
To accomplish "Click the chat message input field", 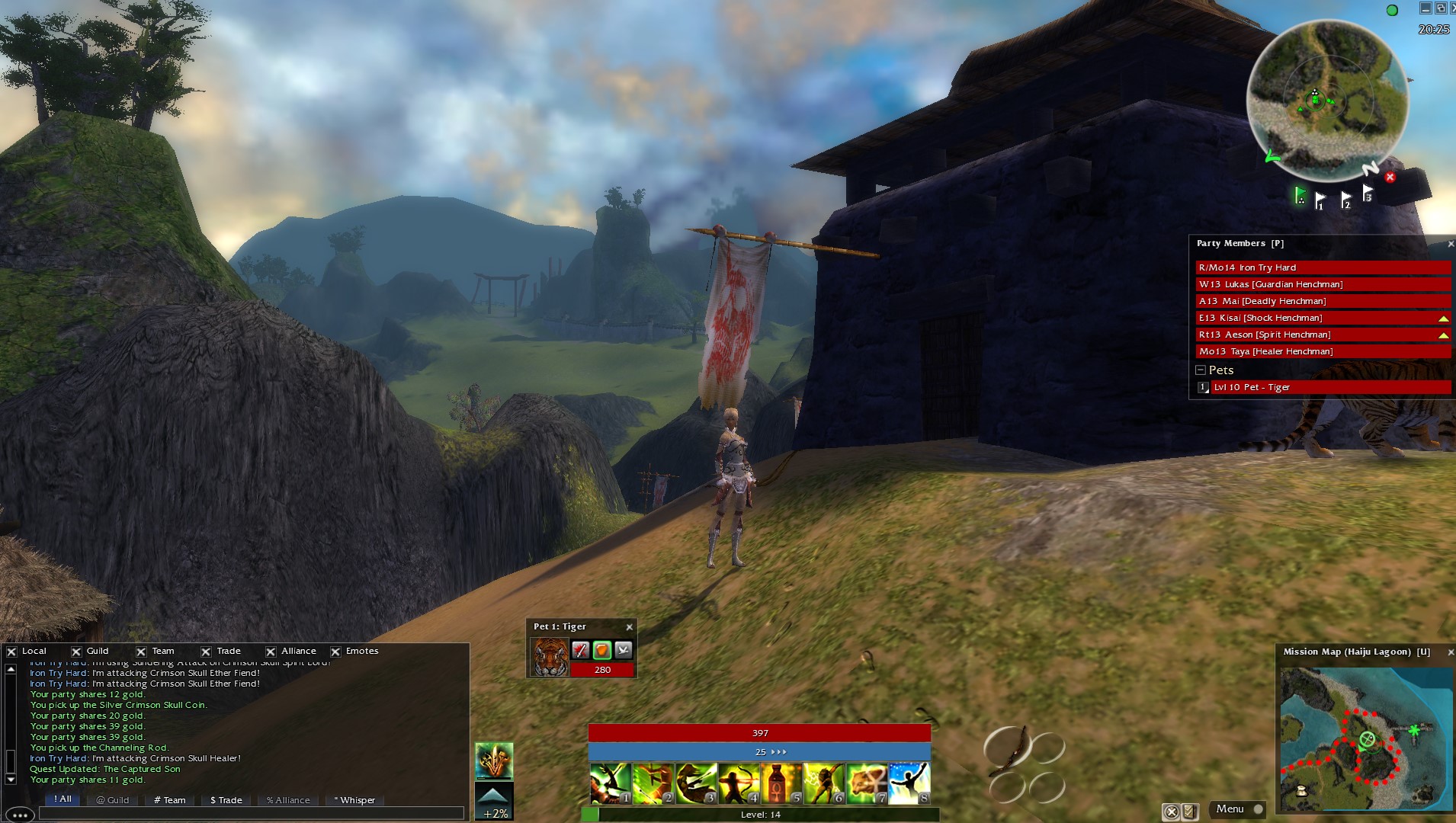I will tap(252, 814).
